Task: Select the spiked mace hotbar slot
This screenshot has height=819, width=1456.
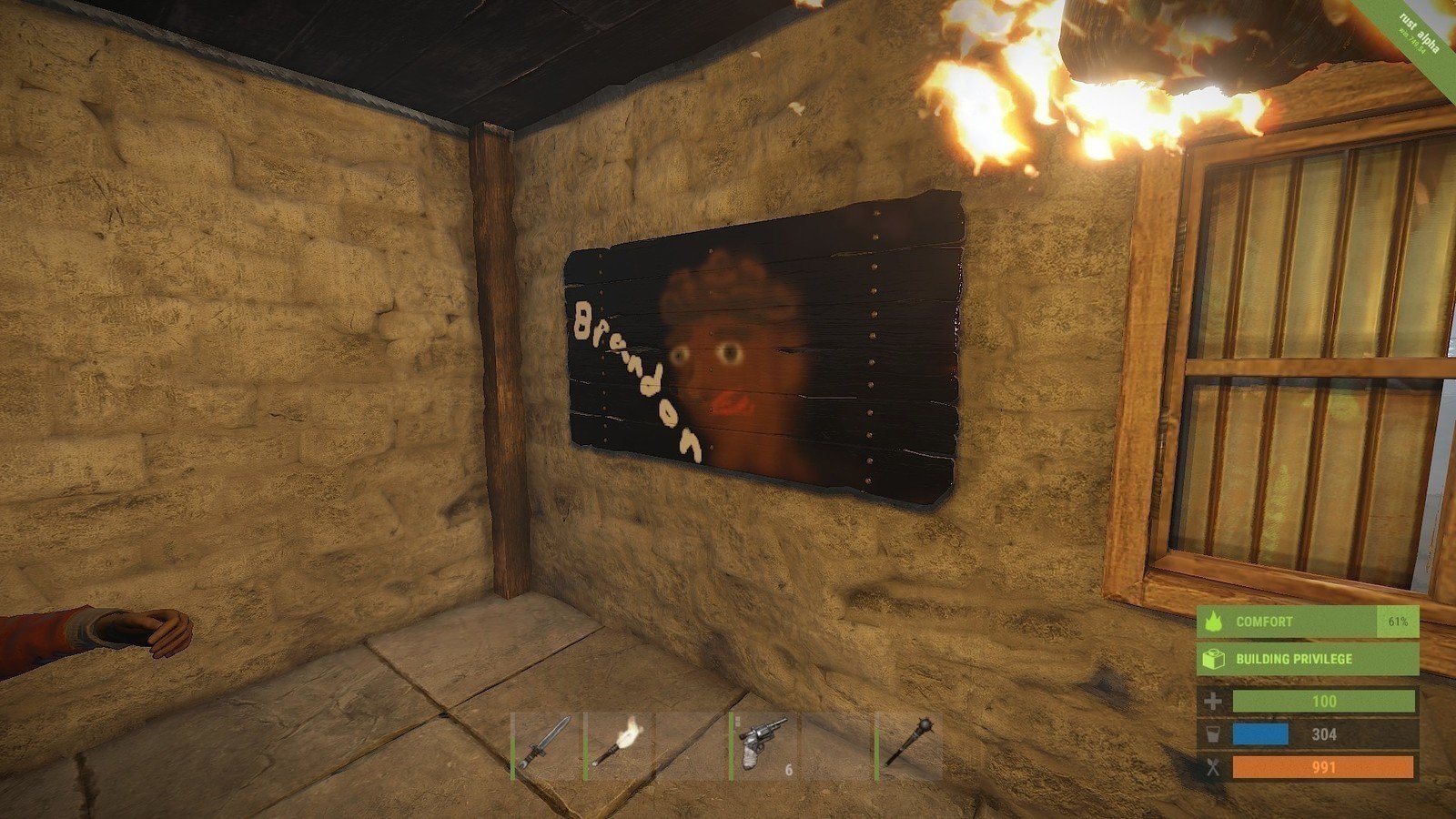Action: pyautogui.click(x=909, y=745)
